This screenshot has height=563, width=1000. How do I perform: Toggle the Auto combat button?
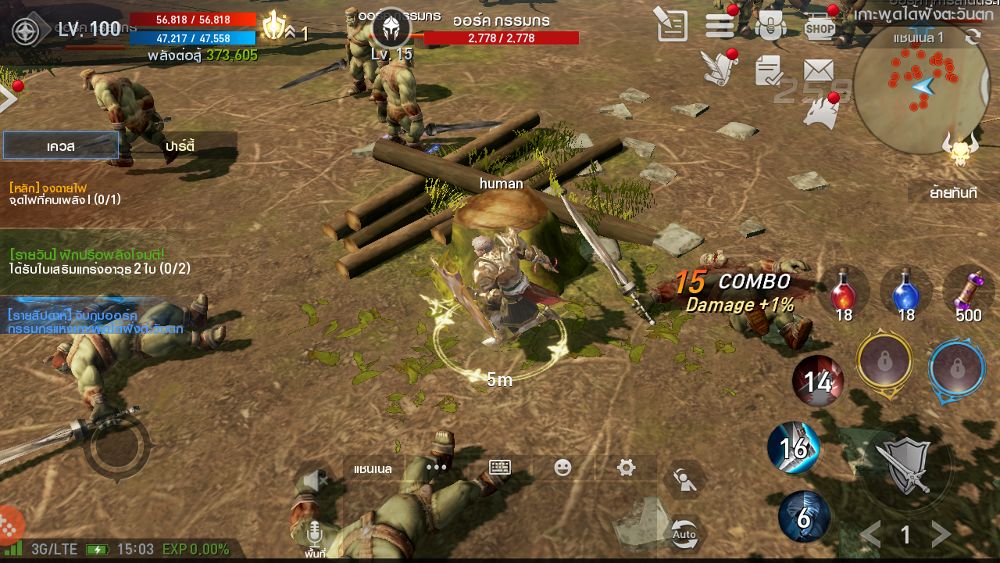click(x=684, y=532)
